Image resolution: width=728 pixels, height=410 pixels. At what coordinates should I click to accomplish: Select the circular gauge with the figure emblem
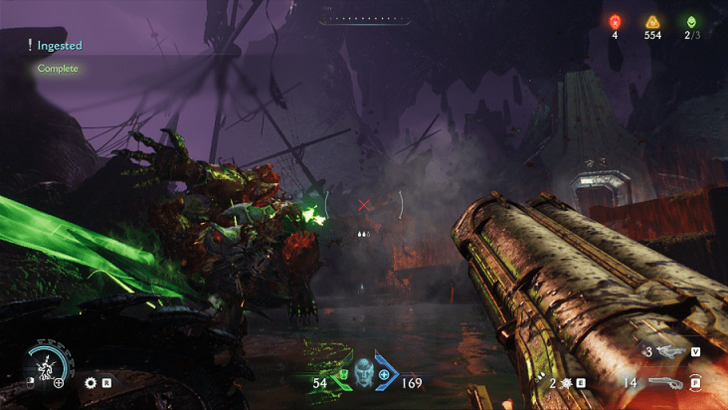(46, 365)
